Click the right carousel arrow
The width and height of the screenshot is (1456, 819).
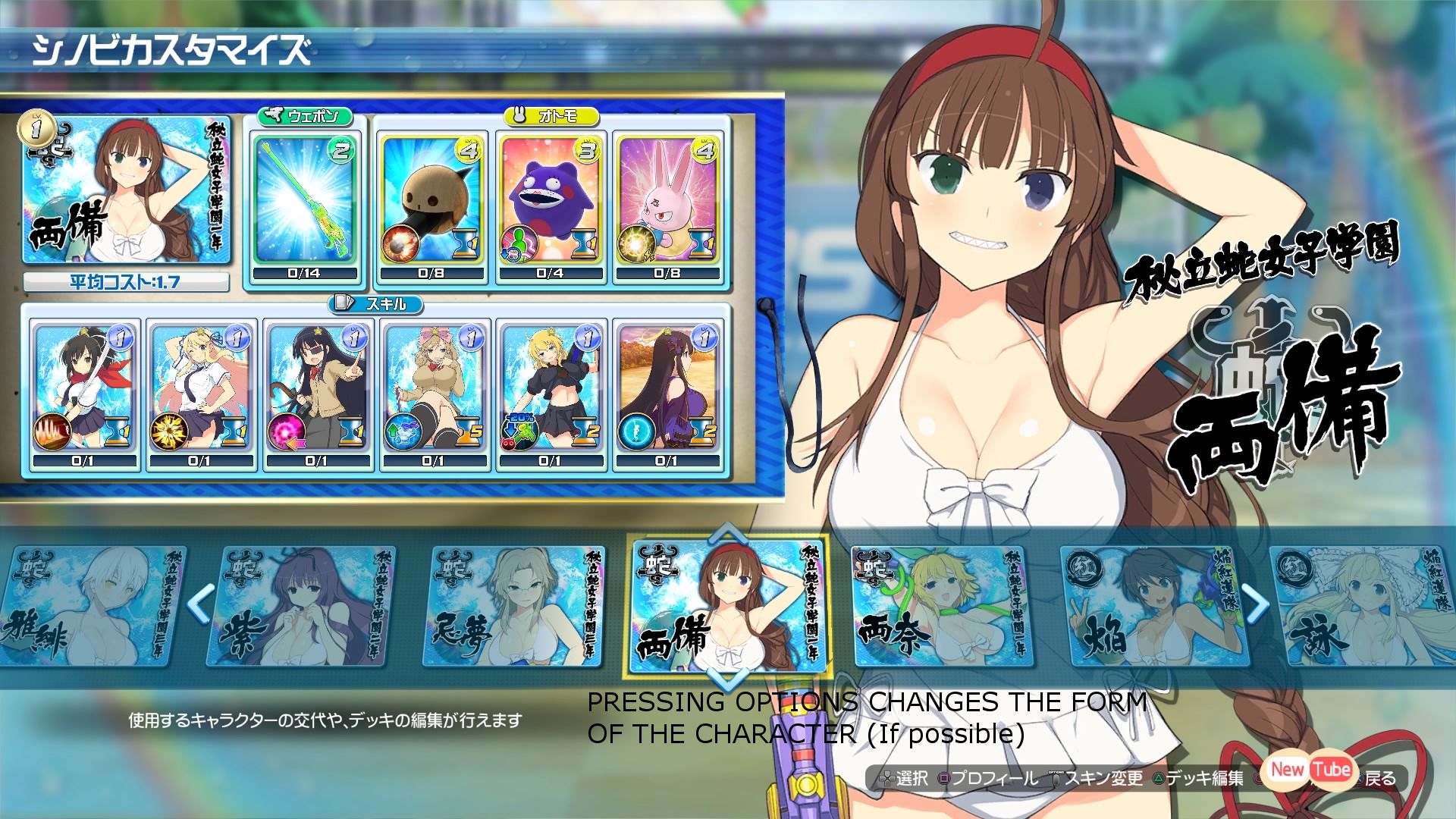(x=1256, y=604)
